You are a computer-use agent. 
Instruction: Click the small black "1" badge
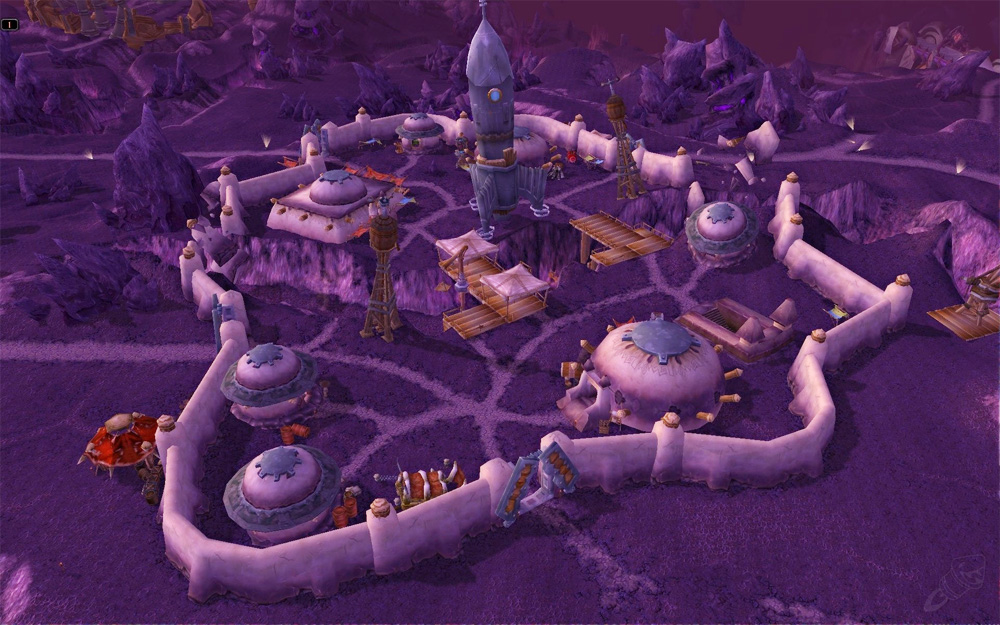pos(9,24)
